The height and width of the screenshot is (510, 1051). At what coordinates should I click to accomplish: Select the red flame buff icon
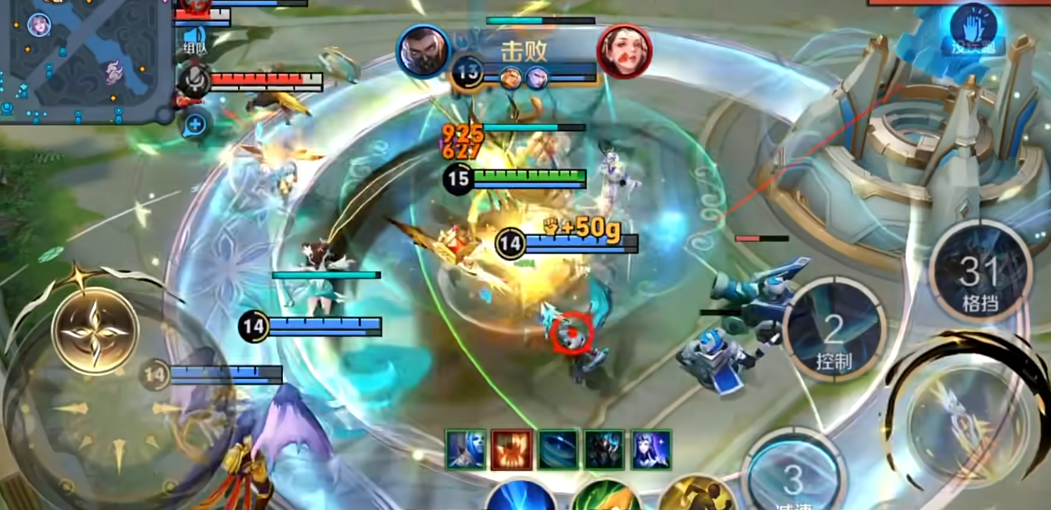(x=510, y=450)
